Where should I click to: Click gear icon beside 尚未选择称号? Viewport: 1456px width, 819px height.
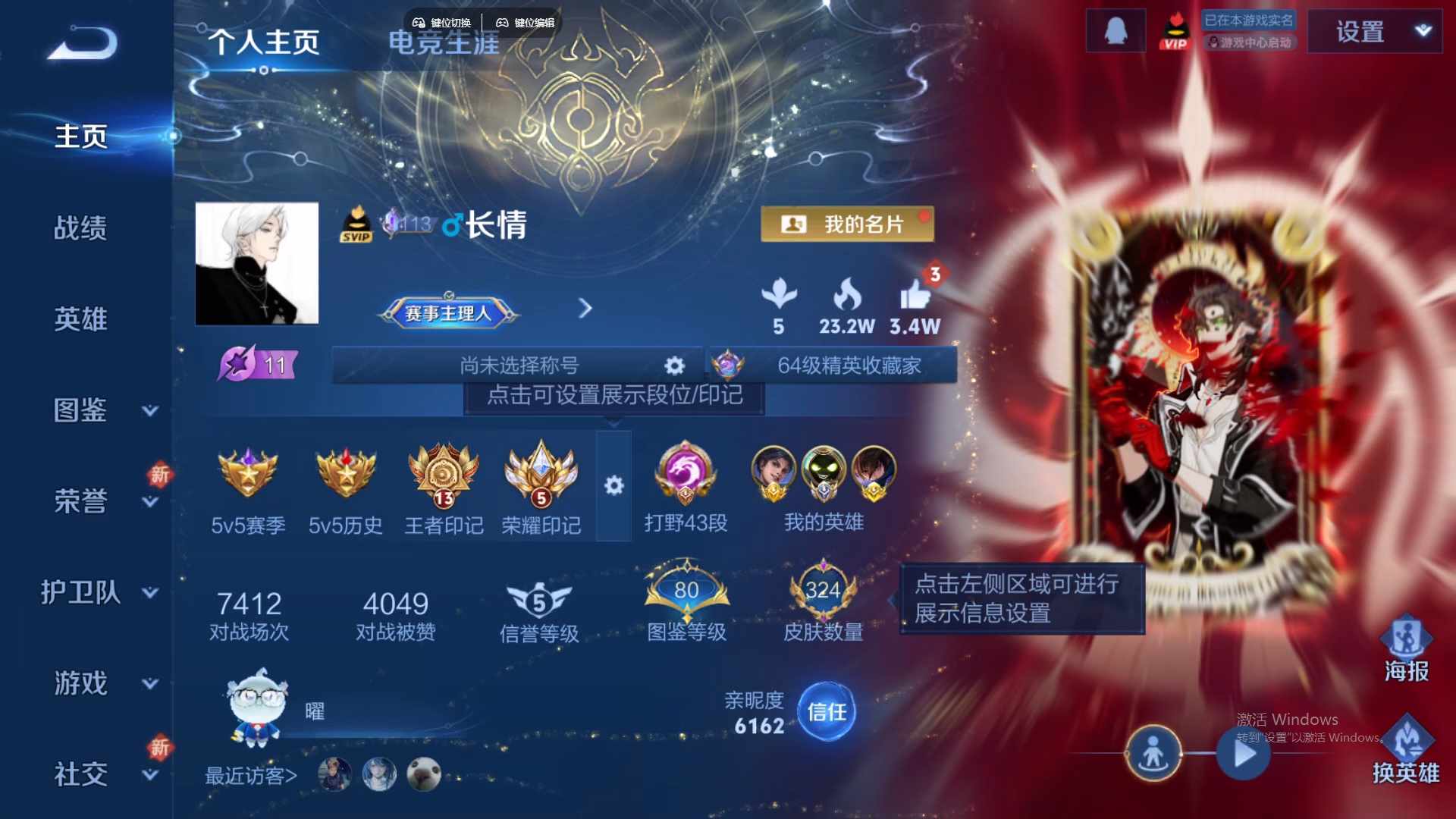pos(673,366)
